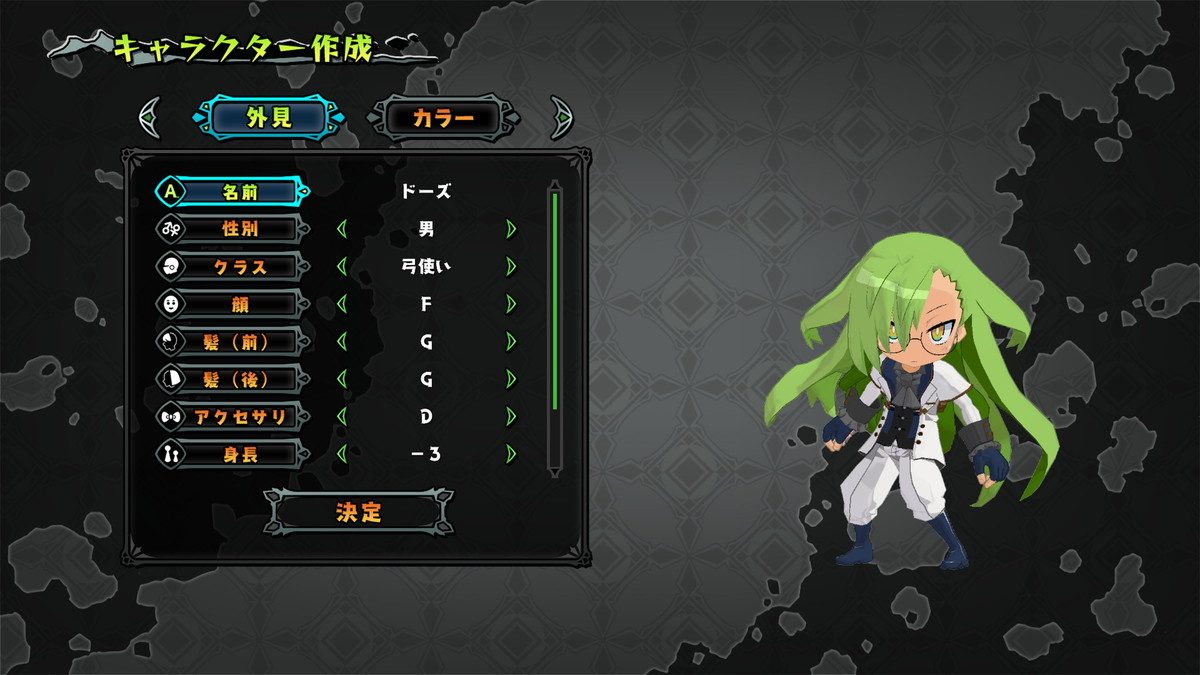This screenshot has height=675, width=1200.
Task: Increase 身長 height with the right arrow
Action: pos(512,454)
